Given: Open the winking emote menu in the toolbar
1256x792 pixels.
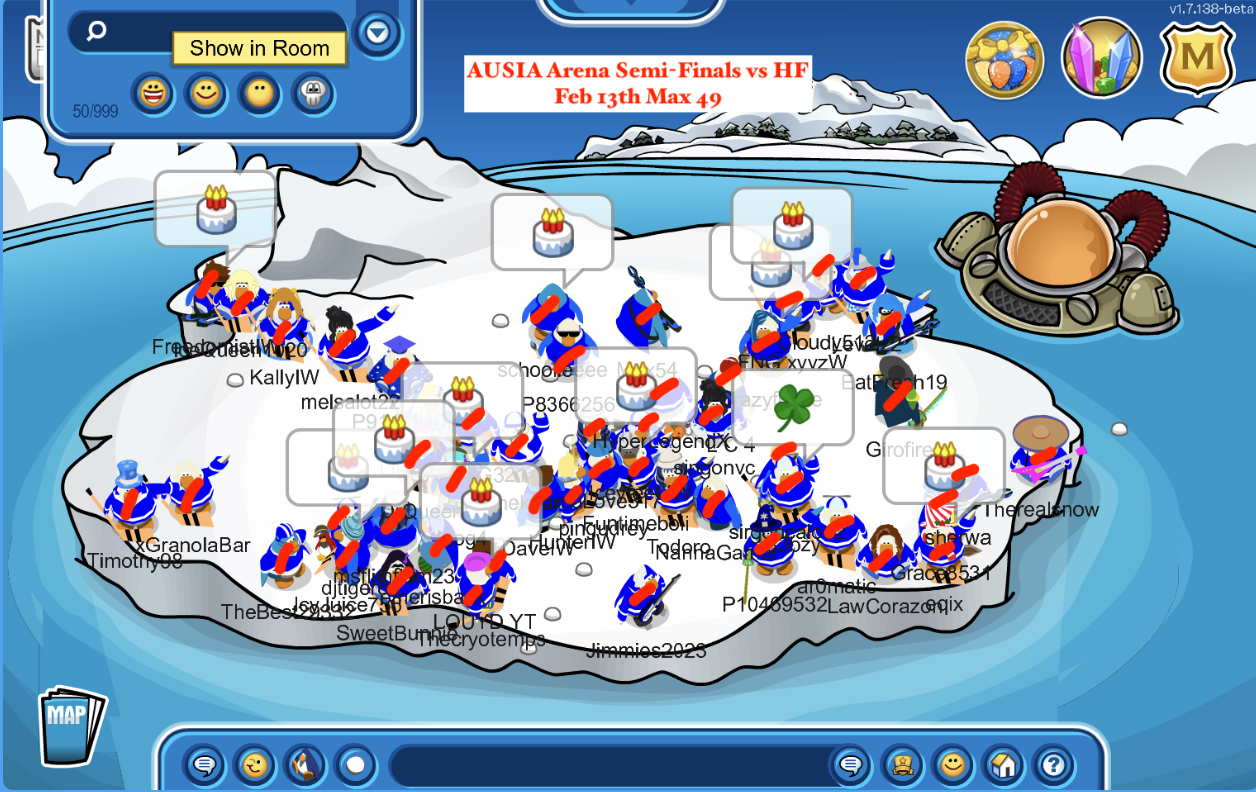Looking at the screenshot, I should click(255, 766).
